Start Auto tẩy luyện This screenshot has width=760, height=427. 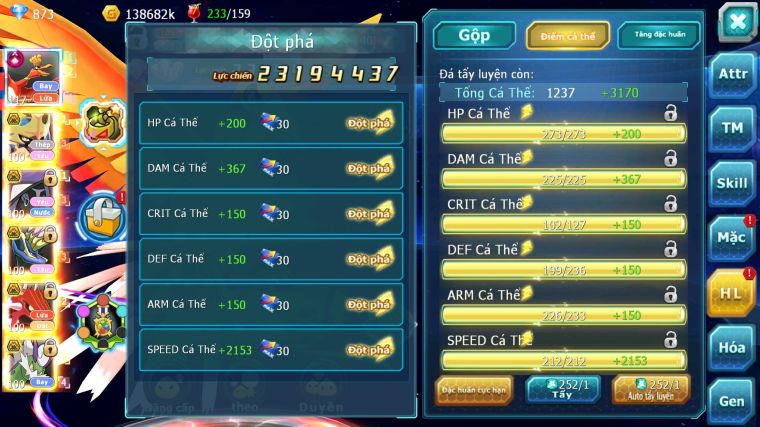[x=651, y=390]
